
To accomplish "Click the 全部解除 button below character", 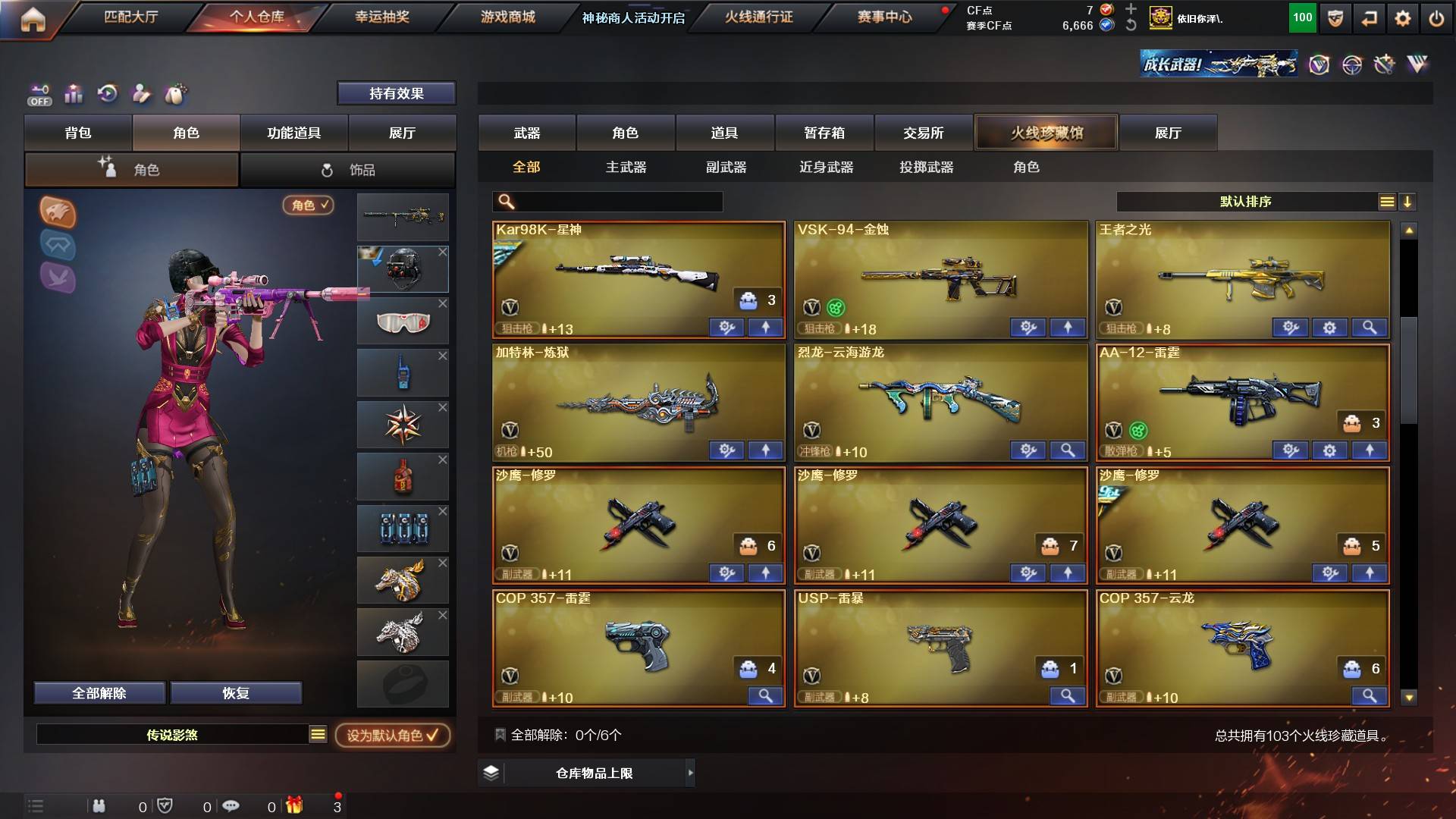I will coord(99,692).
